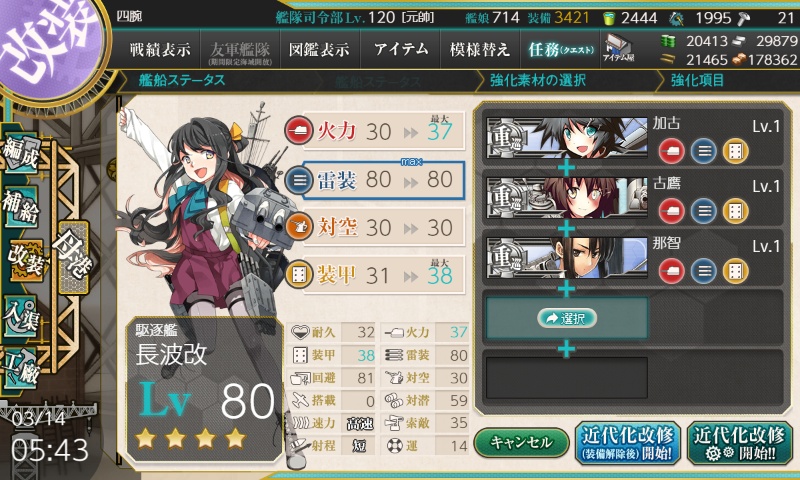This screenshot has height=480, width=800.
Task: Choose a ship with the 選択 button
Action: click(566, 318)
